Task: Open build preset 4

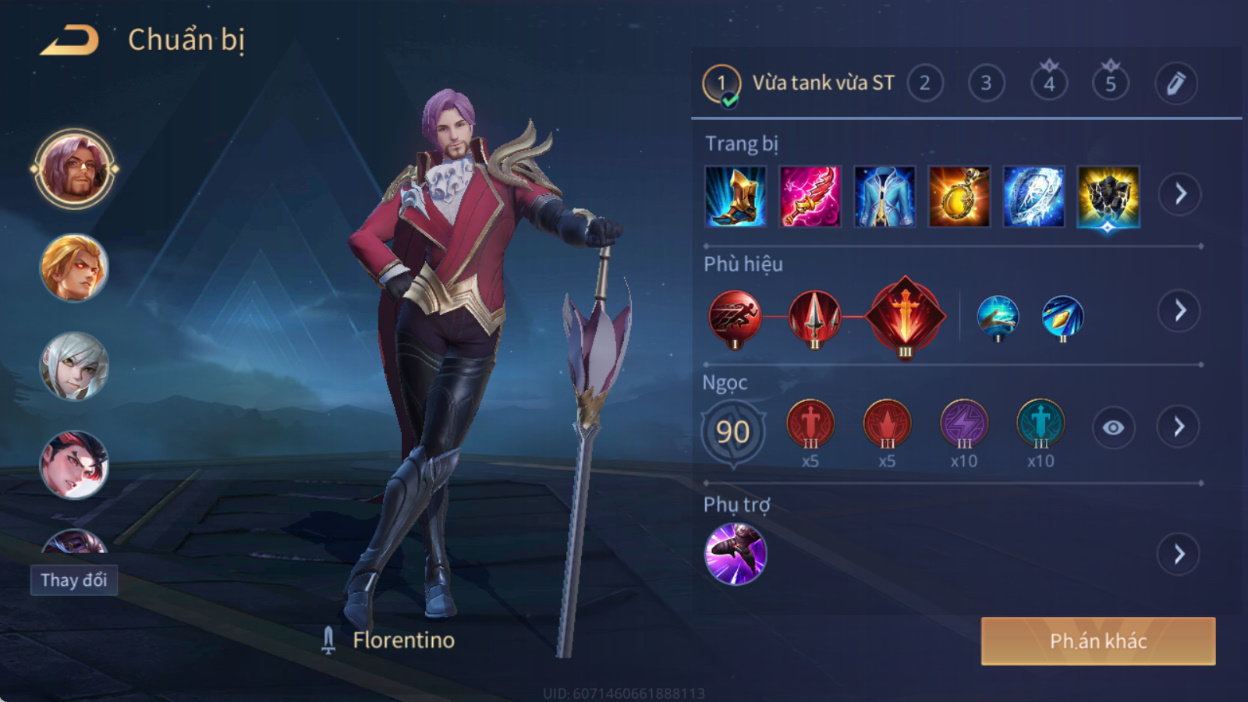Action: [1049, 83]
